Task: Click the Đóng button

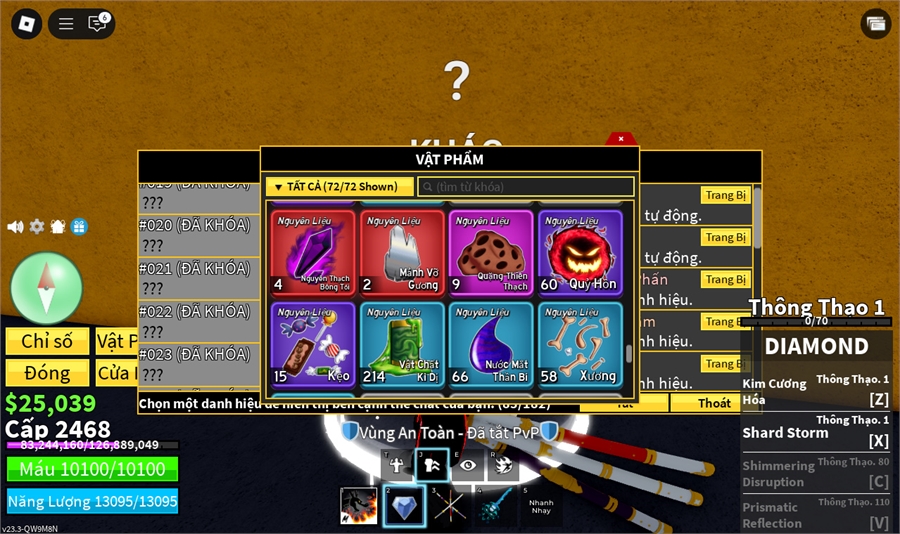Action: pos(47,373)
